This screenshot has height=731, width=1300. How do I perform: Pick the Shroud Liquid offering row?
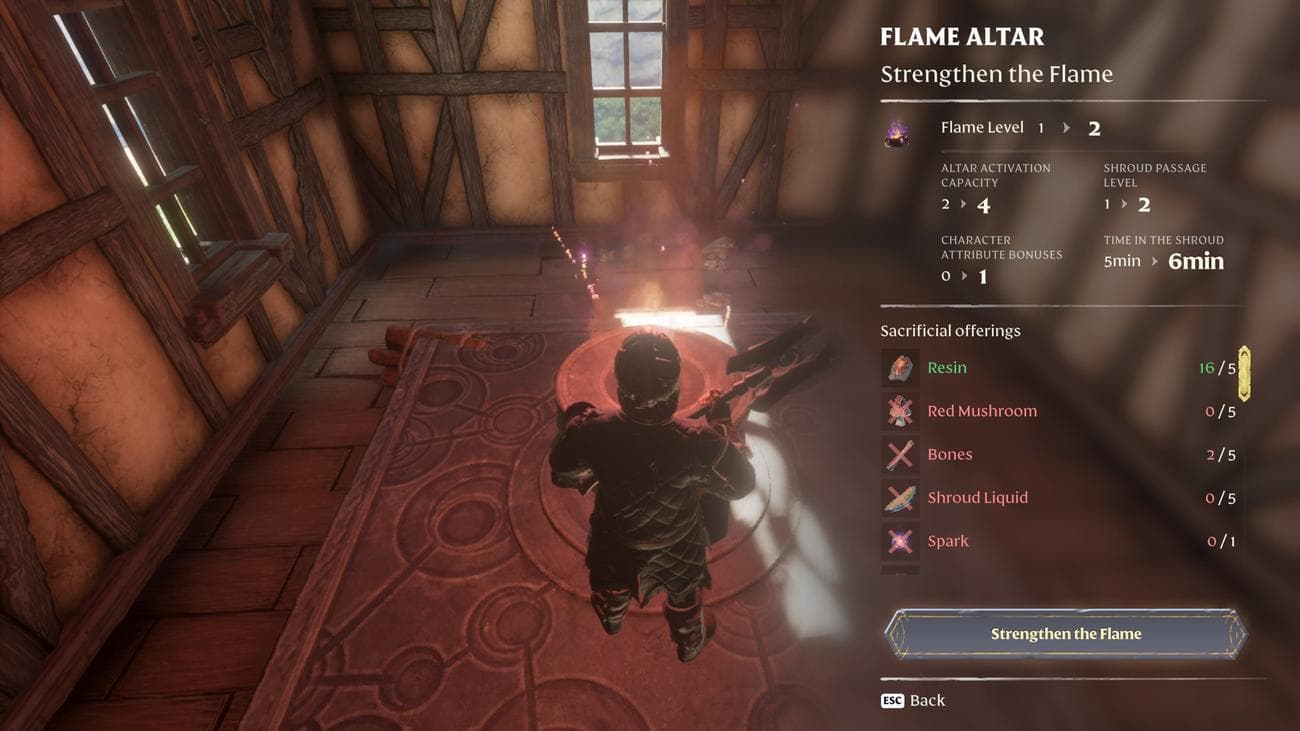[1060, 498]
